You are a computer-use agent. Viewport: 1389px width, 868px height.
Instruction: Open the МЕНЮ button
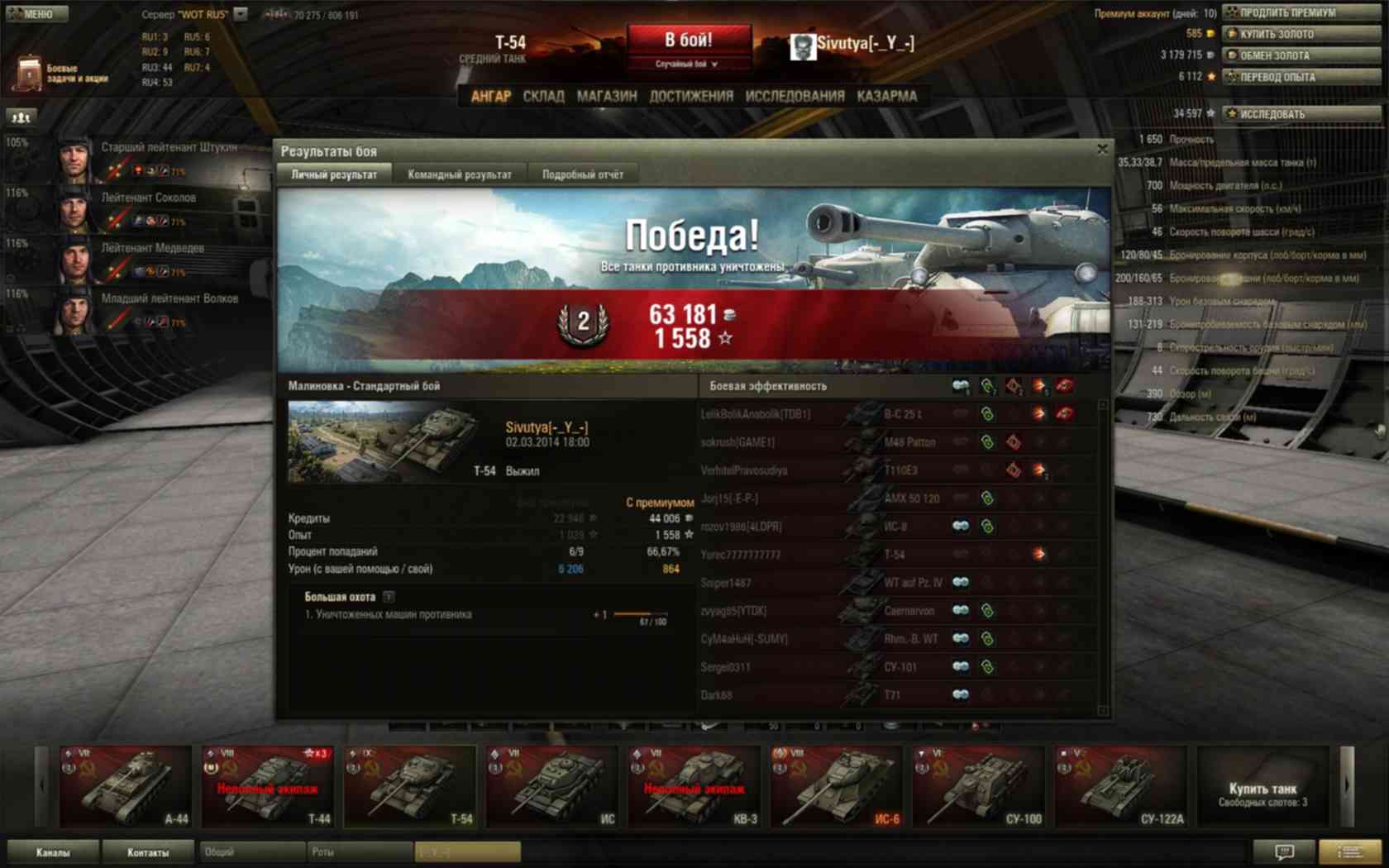click(35, 13)
